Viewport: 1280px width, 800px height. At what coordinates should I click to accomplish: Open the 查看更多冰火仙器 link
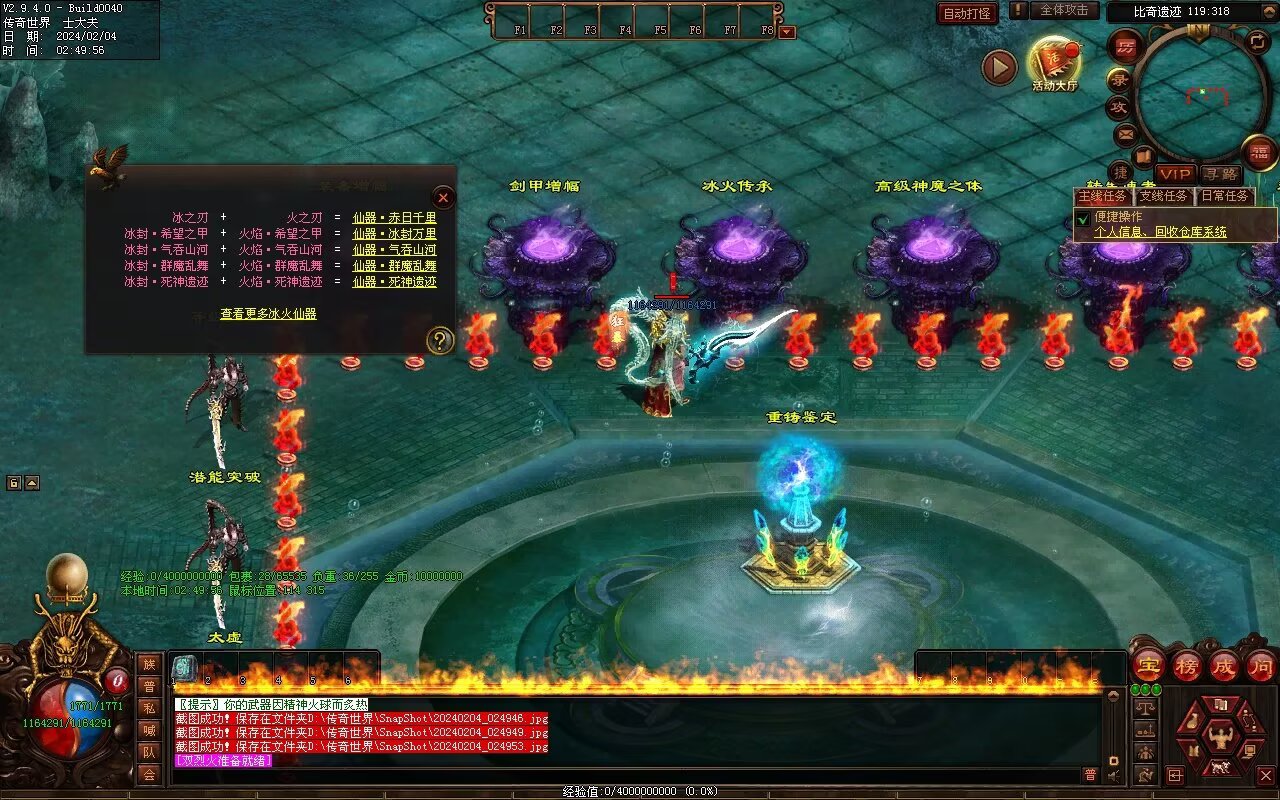pos(268,314)
